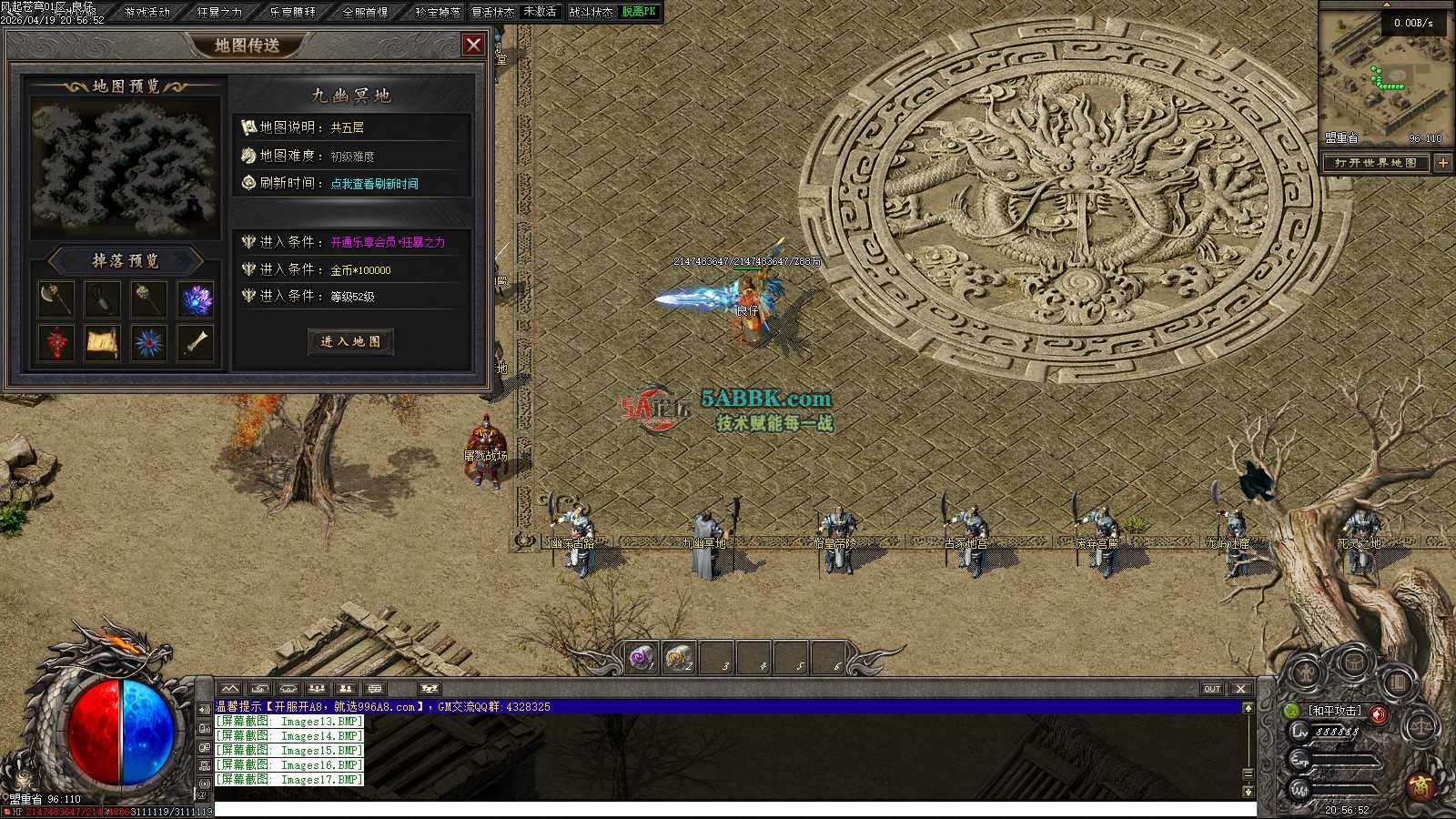1456x819 pixels.
Task: Click the 打开世界地图 open world map button
Action: pyautogui.click(x=1375, y=163)
